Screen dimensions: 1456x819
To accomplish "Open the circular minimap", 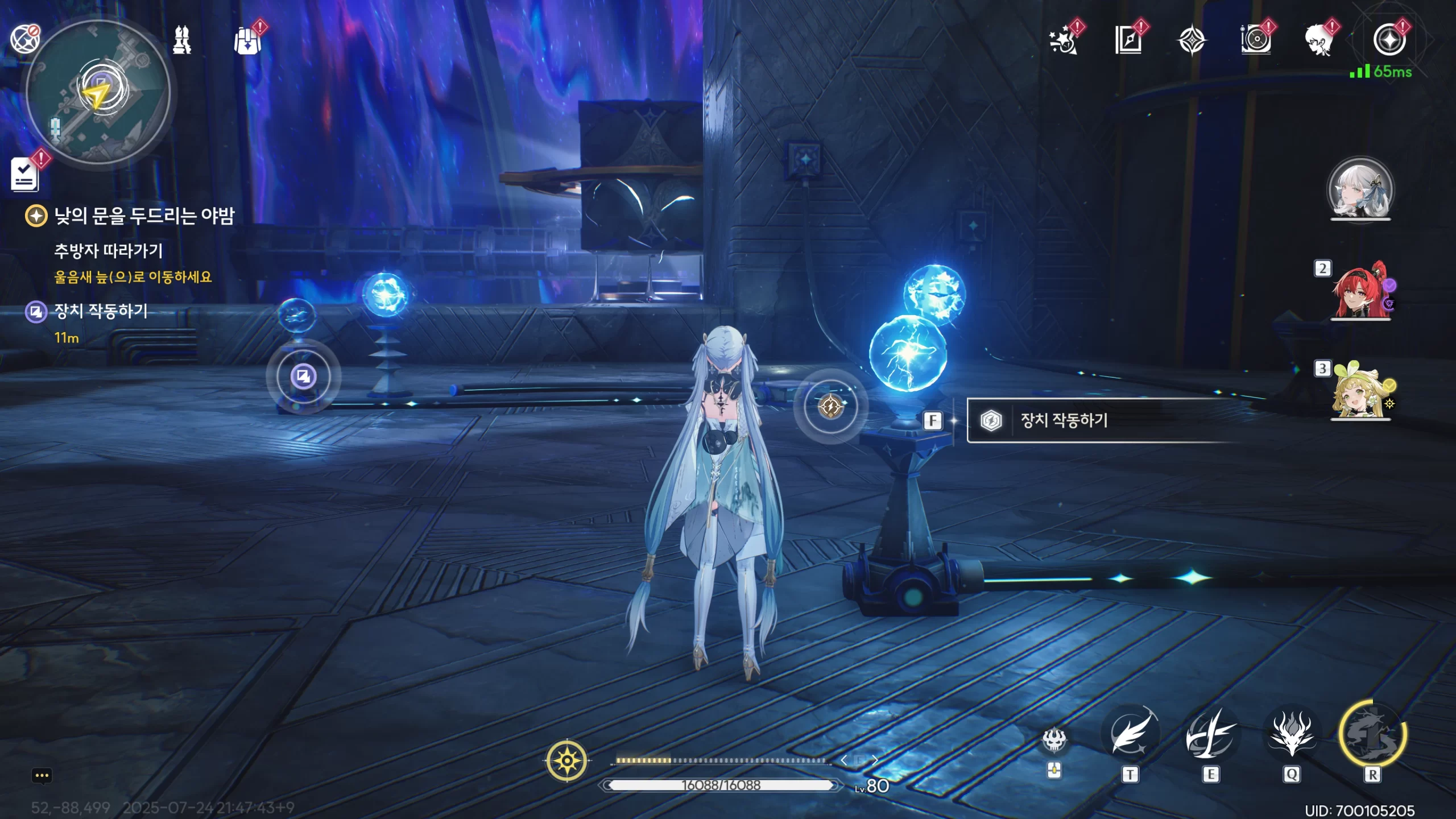I will click(x=98, y=92).
